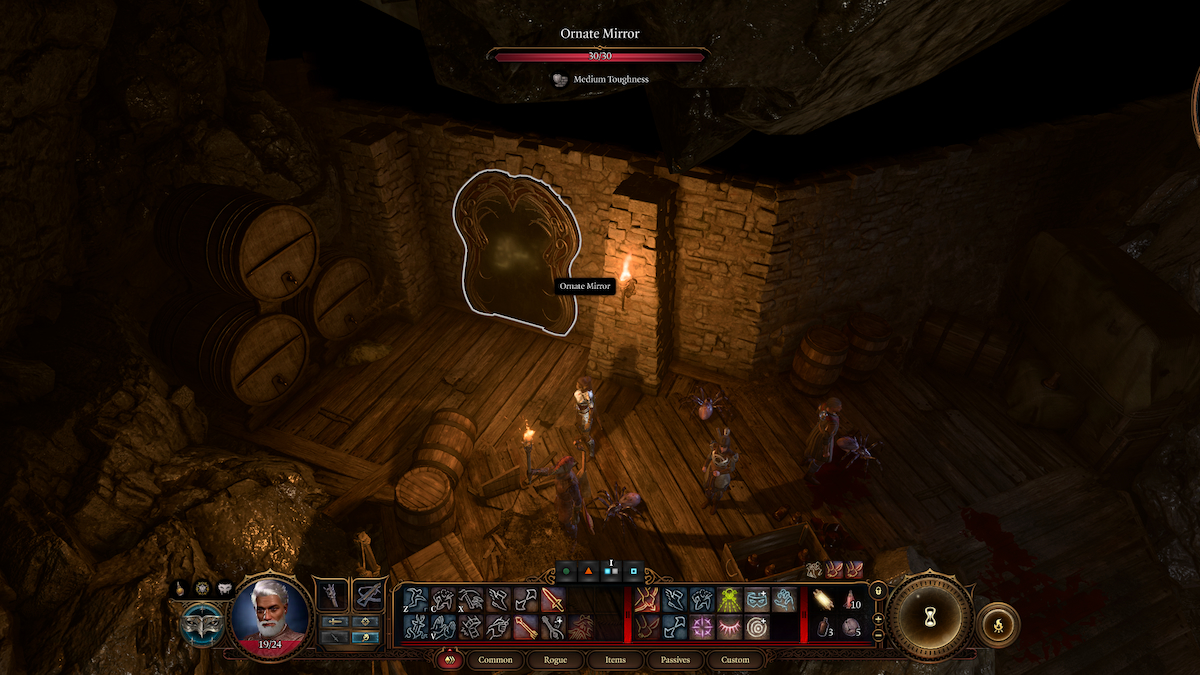Viewport: 1200px width, 675px height.
Task: Switch to the Common hotbar tab
Action: tap(495, 660)
